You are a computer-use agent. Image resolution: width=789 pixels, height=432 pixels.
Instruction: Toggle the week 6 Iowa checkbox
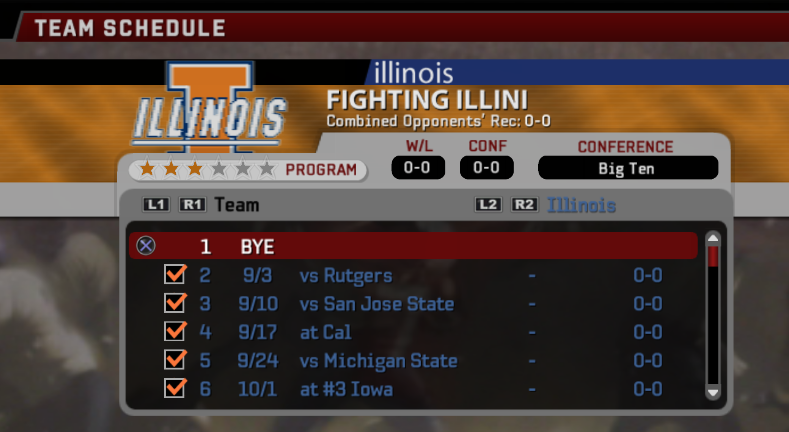pos(175,388)
